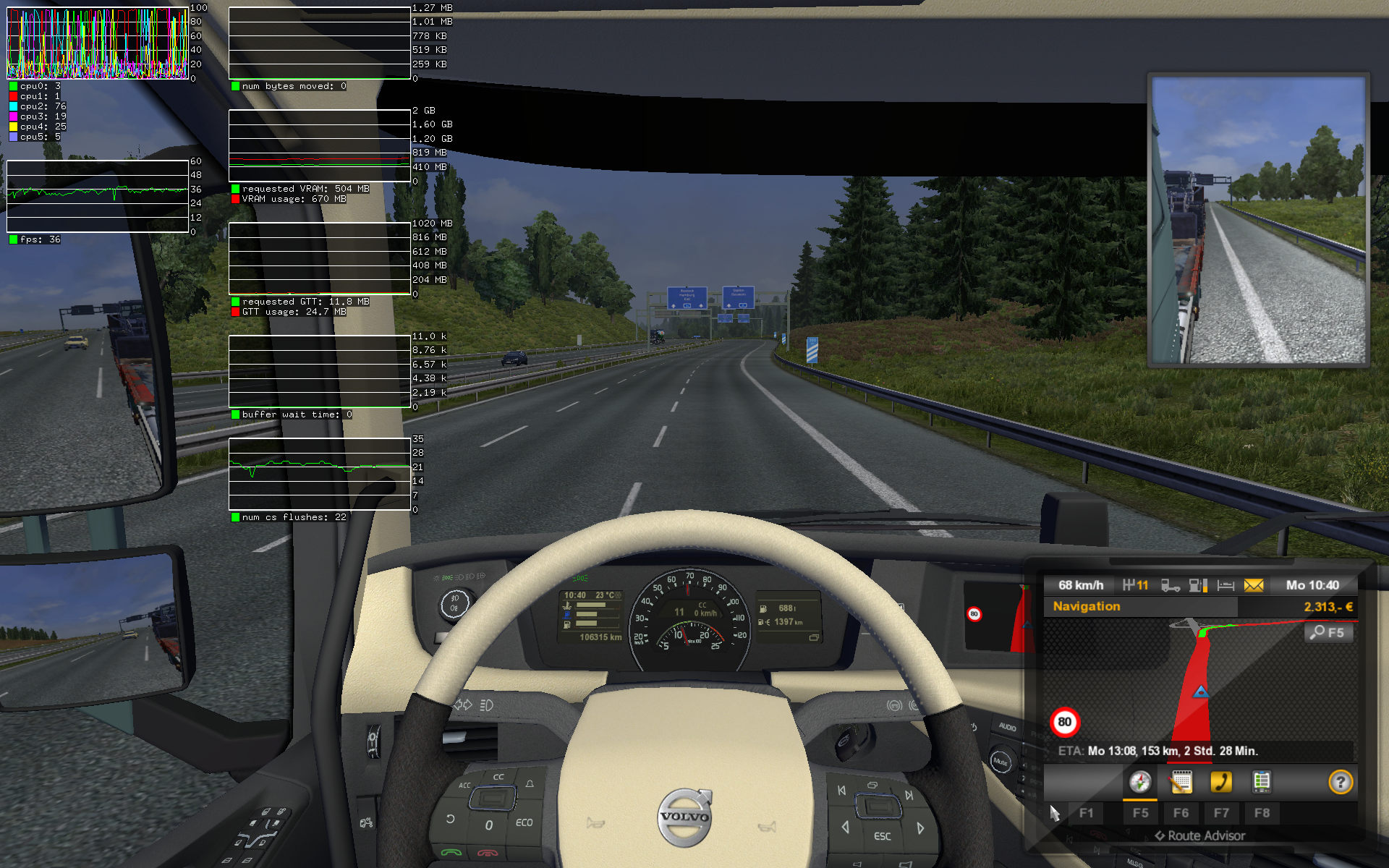Open the yellow phone assistance tab
The image size is (1389, 868).
(x=1221, y=782)
